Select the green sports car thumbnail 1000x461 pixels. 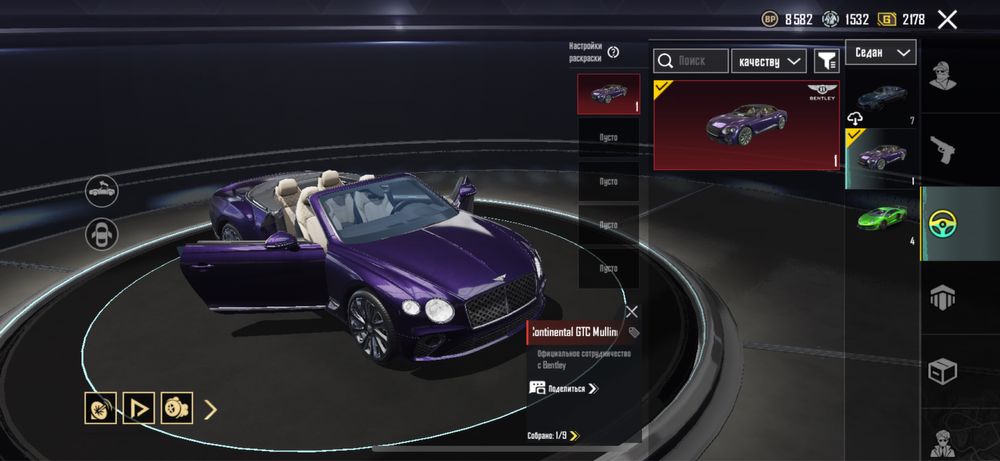coord(881,220)
